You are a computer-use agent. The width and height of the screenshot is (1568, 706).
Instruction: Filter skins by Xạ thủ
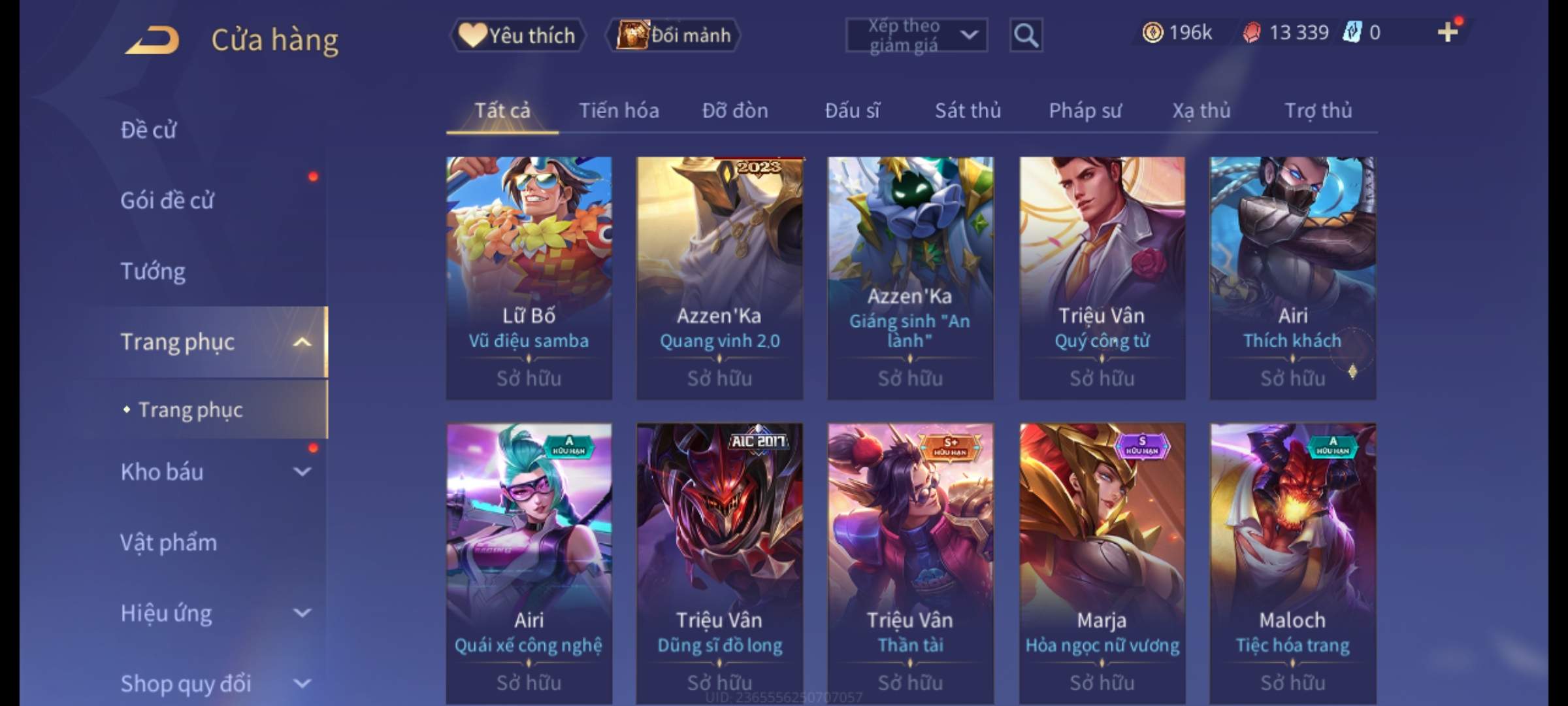coord(1201,111)
